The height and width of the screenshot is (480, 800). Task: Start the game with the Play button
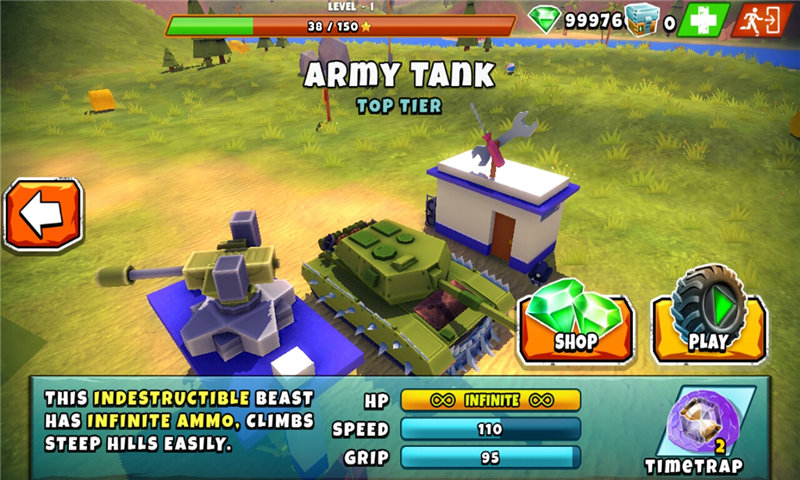click(708, 322)
